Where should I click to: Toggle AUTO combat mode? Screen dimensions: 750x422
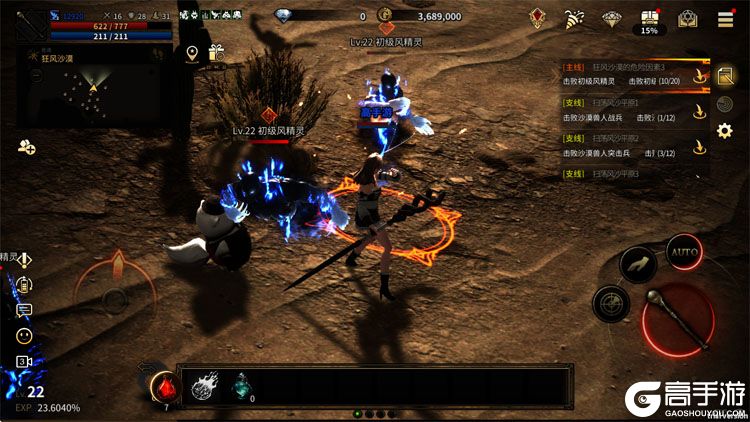684,250
